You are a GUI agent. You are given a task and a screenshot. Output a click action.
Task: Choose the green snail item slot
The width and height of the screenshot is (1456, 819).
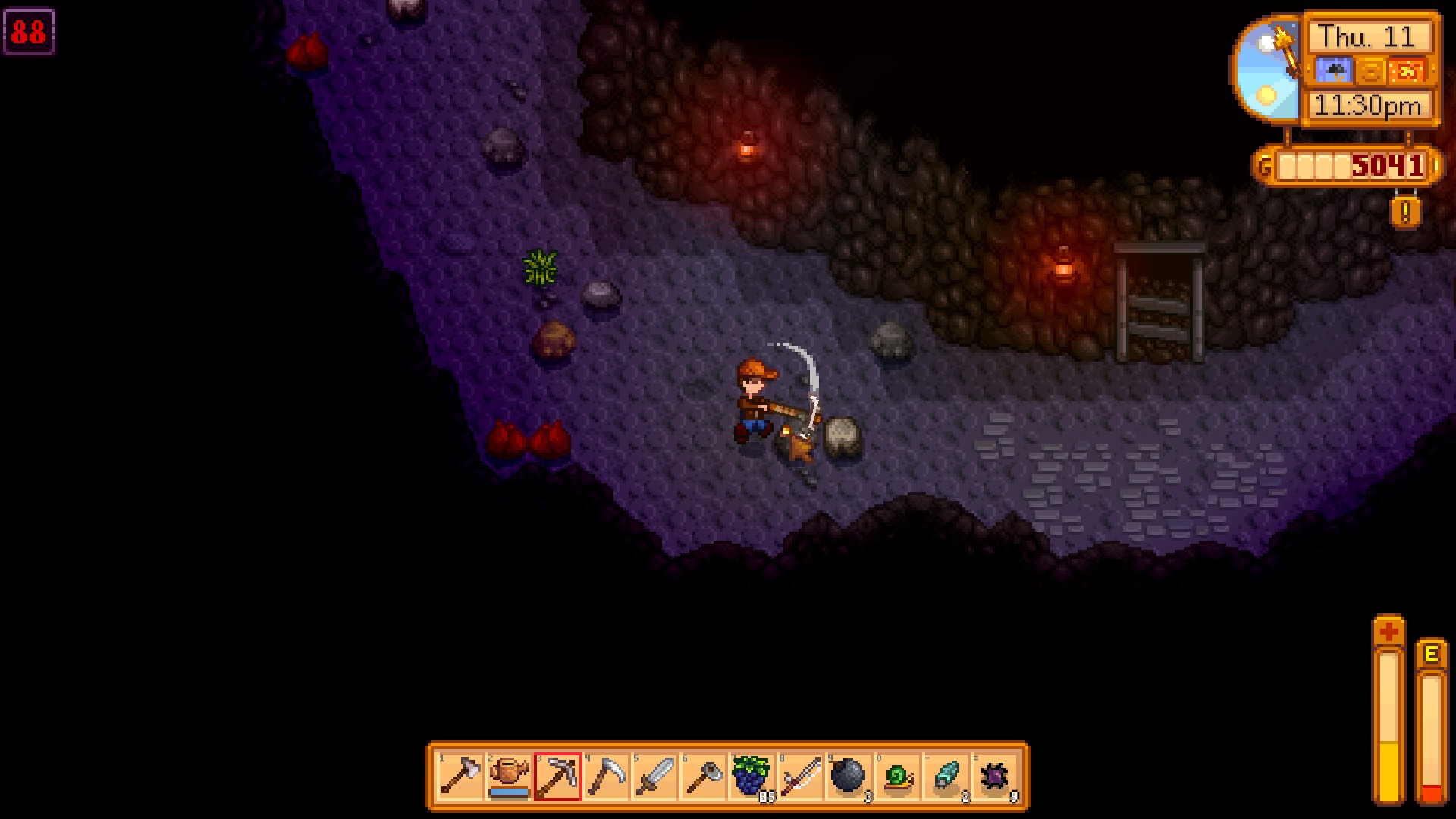click(897, 777)
